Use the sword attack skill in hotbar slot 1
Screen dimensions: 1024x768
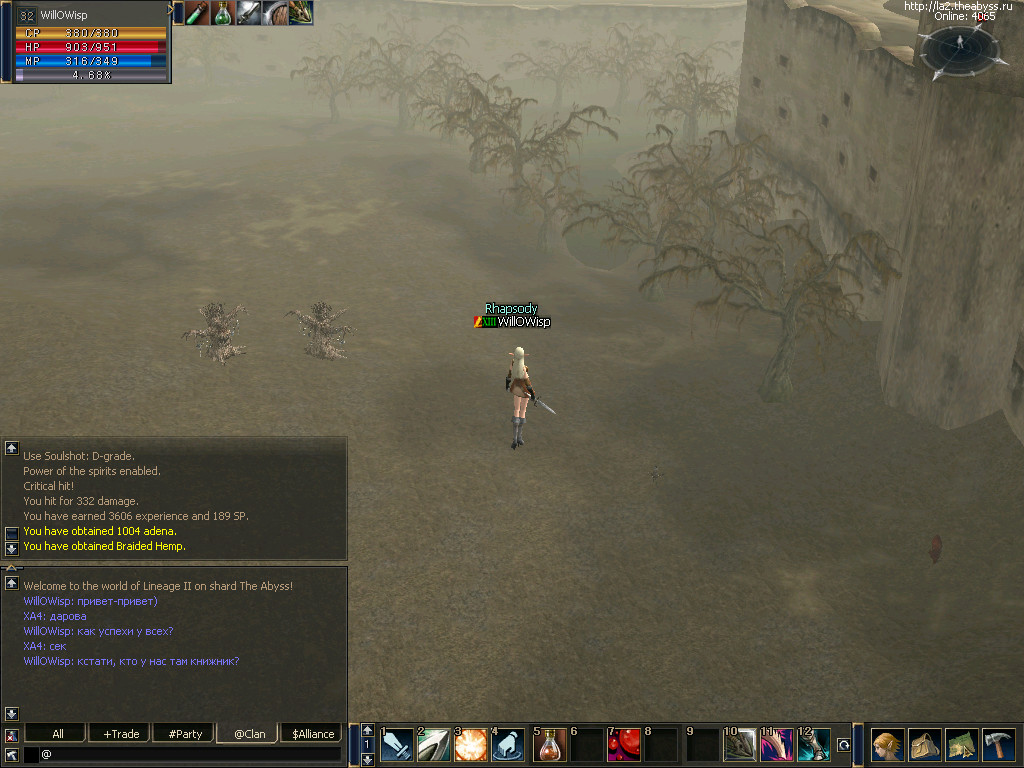[397, 745]
